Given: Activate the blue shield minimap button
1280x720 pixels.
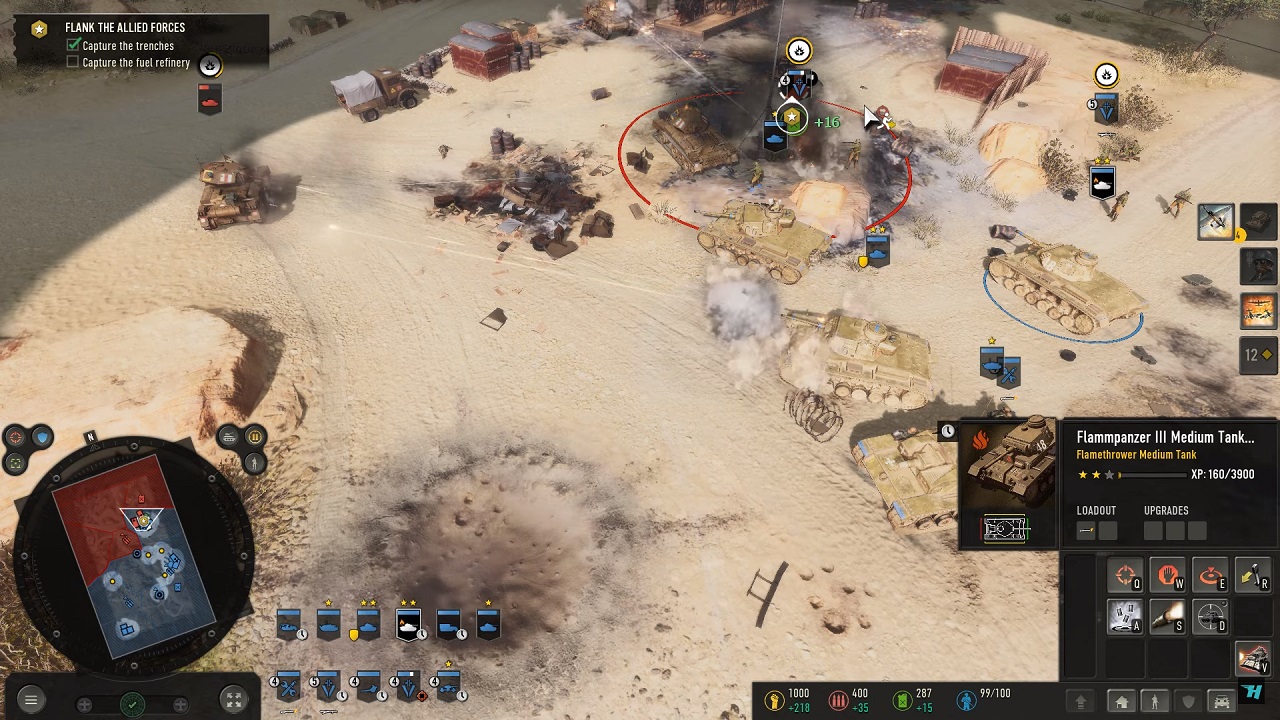Looking at the screenshot, I should pos(41,437).
